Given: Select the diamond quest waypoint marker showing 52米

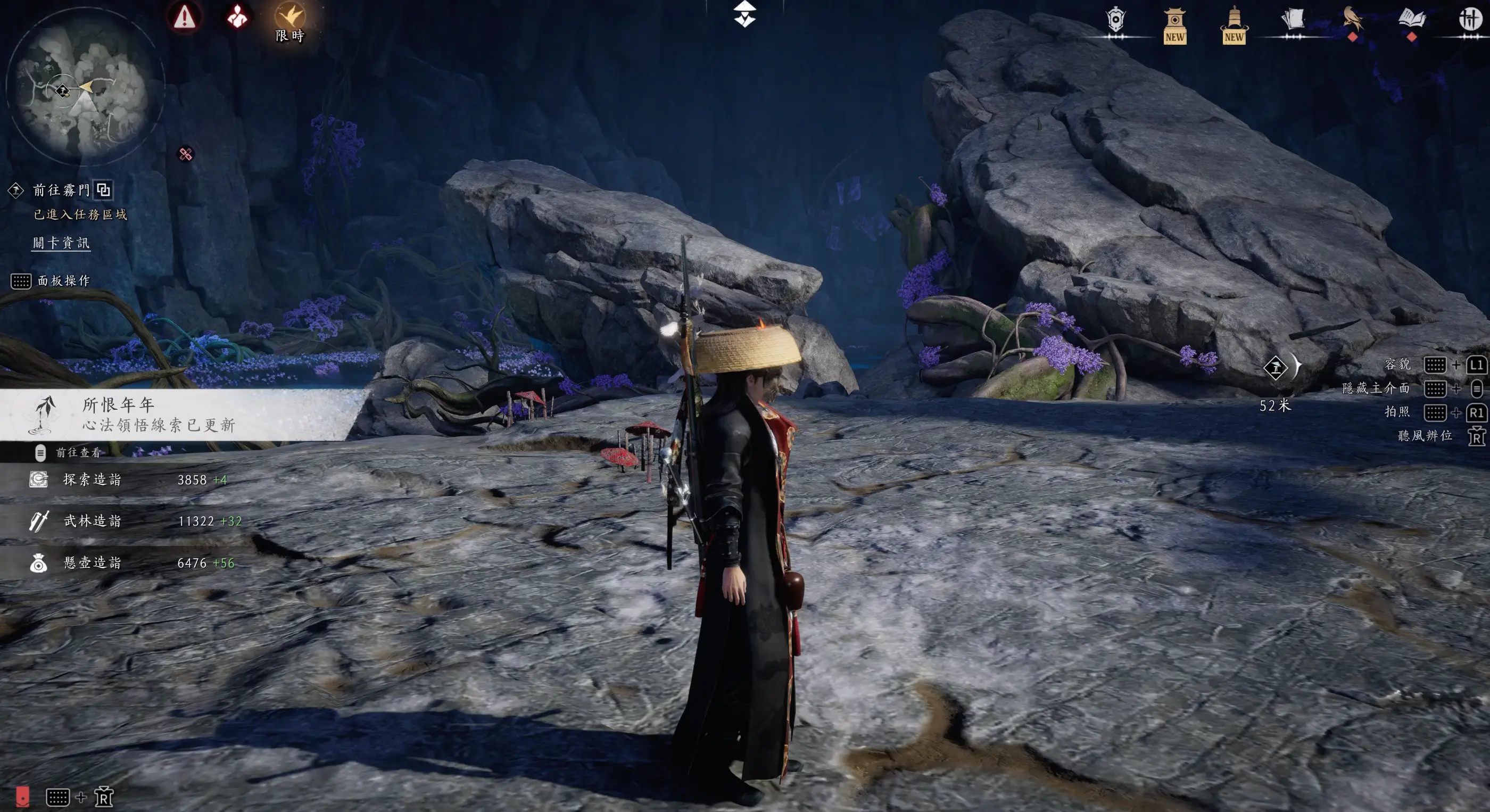Looking at the screenshot, I should pos(1276,368).
